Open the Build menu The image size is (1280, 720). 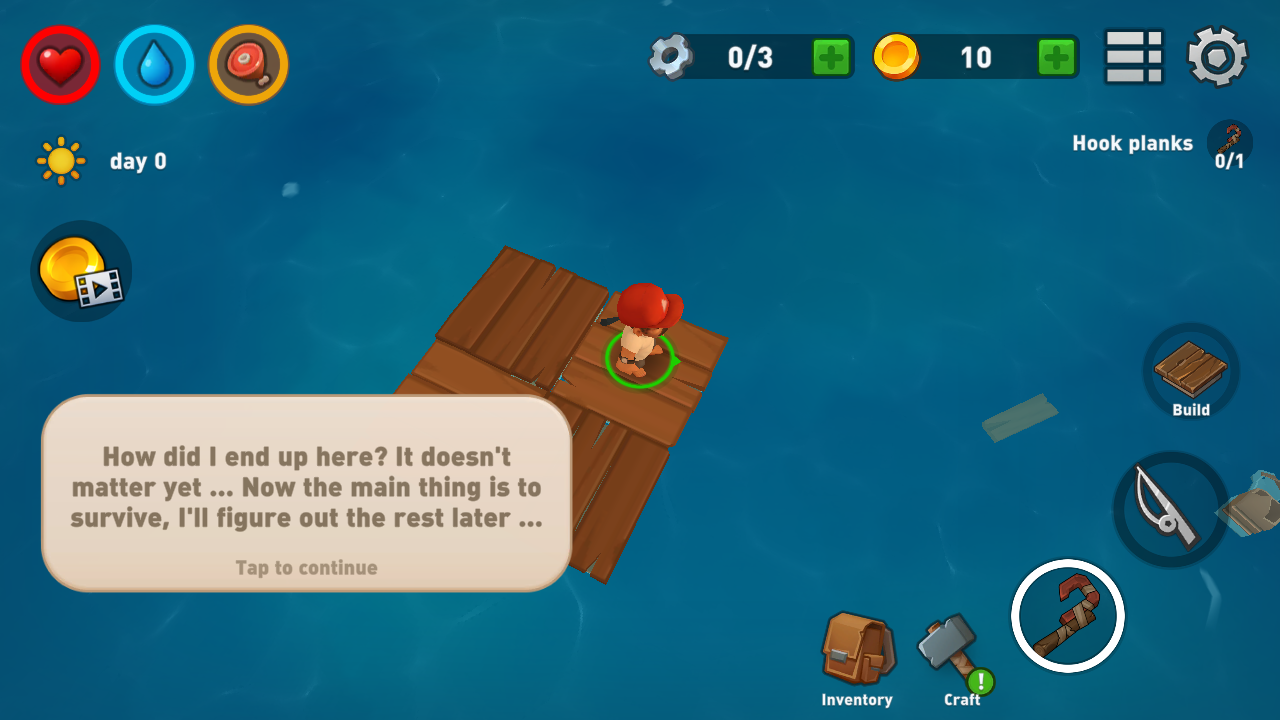(1191, 372)
